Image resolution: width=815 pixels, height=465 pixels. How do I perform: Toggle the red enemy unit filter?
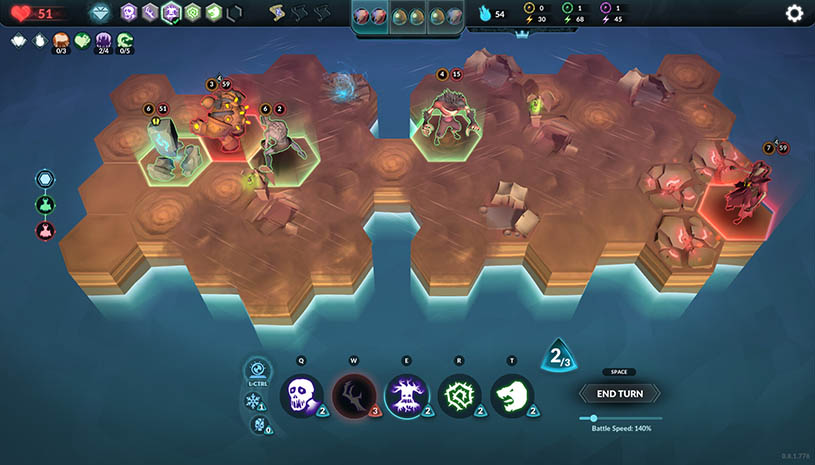click(45, 231)
